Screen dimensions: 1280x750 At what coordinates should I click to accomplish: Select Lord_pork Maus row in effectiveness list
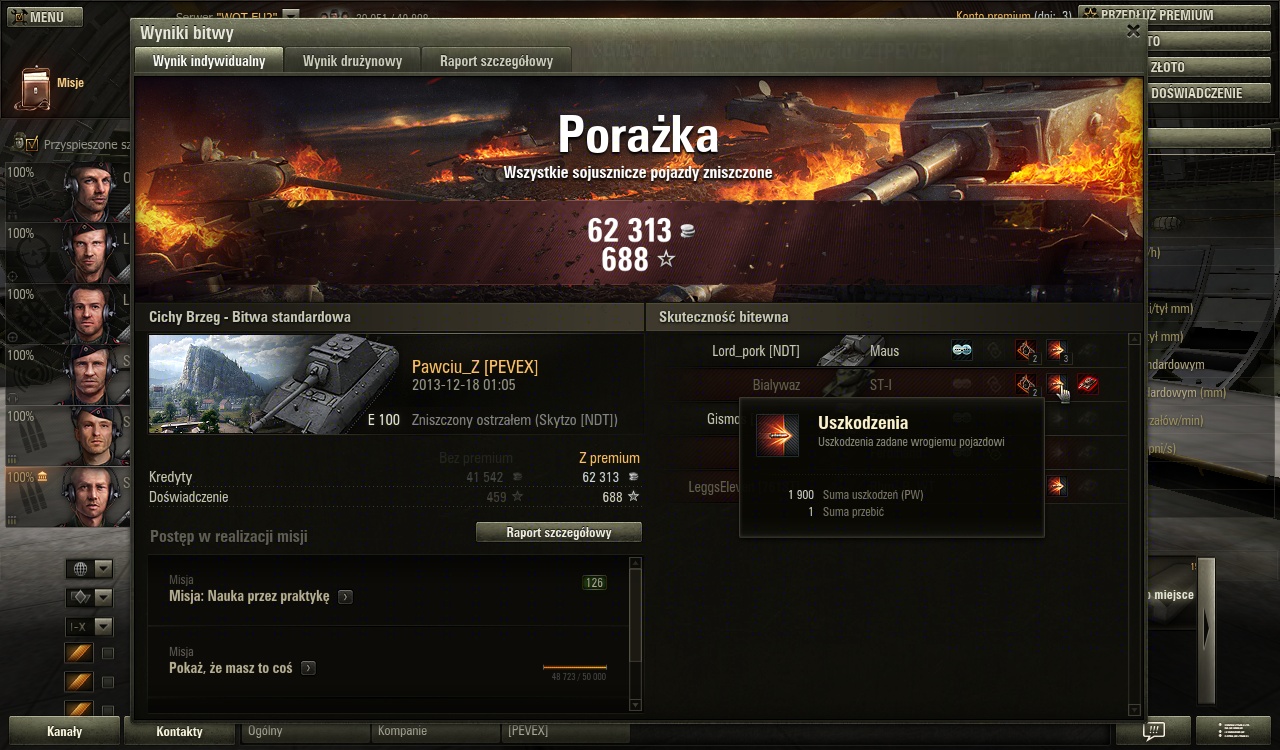800,351
